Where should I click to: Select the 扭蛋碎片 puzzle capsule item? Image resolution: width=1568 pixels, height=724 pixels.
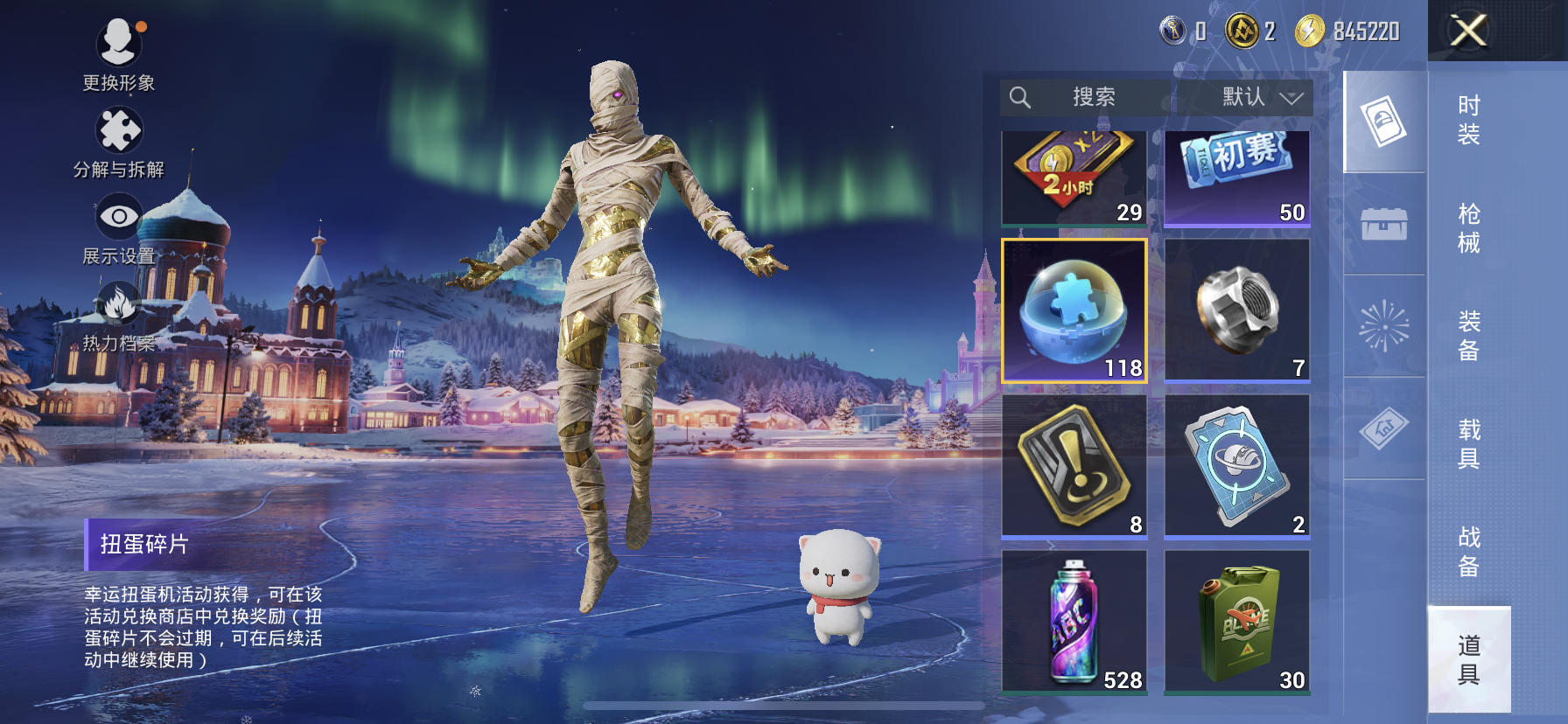[1074, 310]
